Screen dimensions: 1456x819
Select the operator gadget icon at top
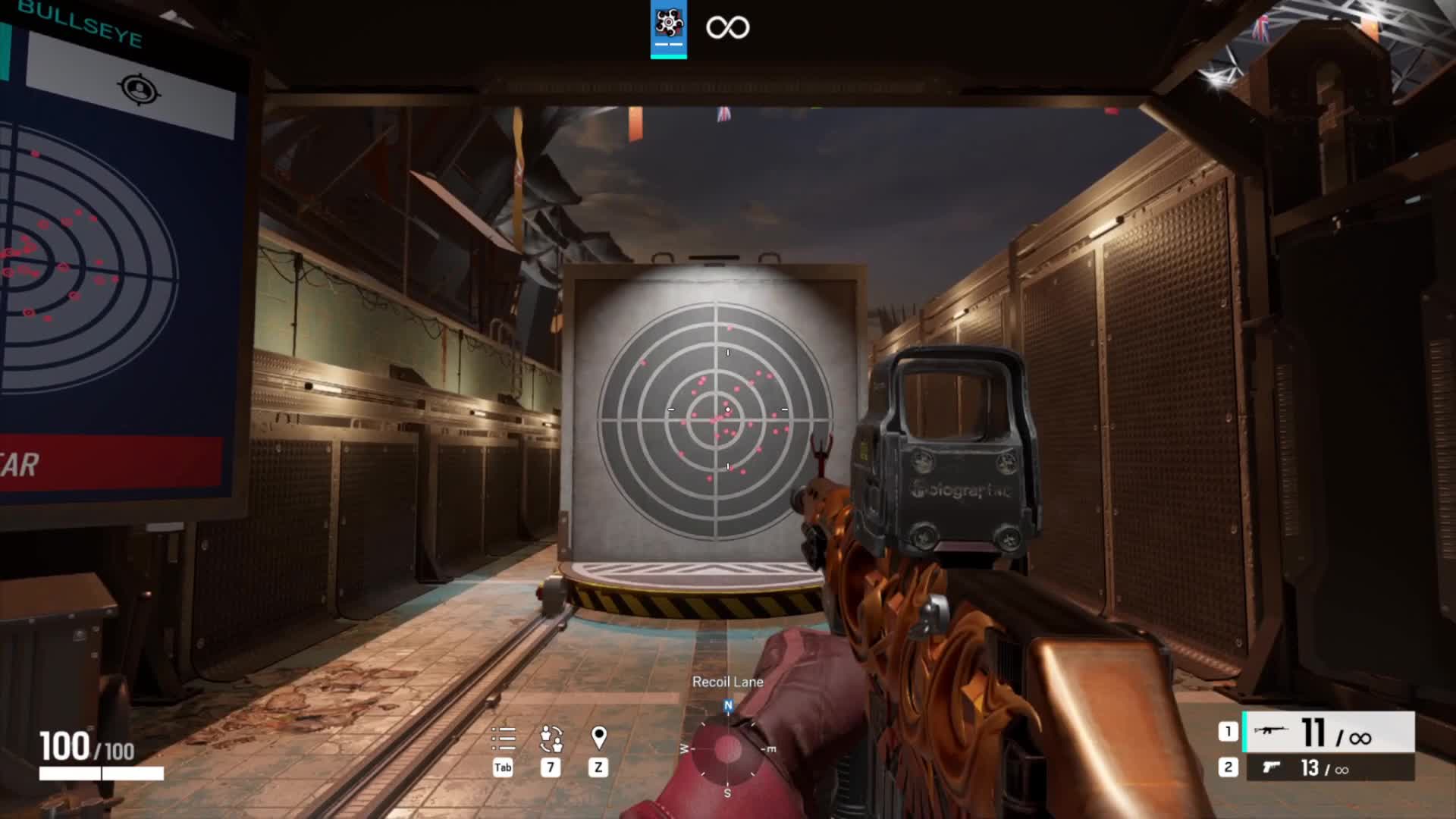click(668, 26)
